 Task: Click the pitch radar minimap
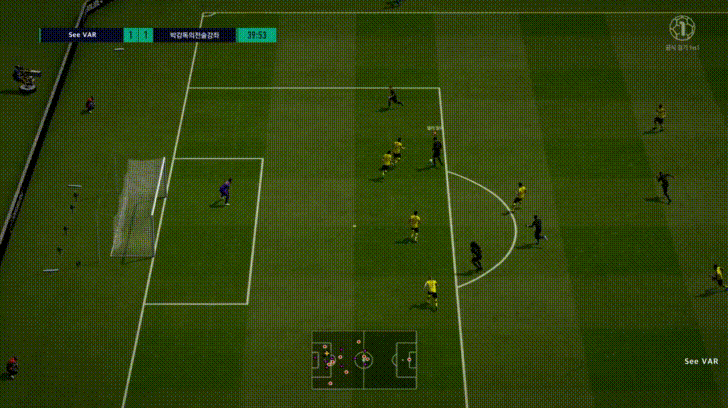[x=364, y=359]
